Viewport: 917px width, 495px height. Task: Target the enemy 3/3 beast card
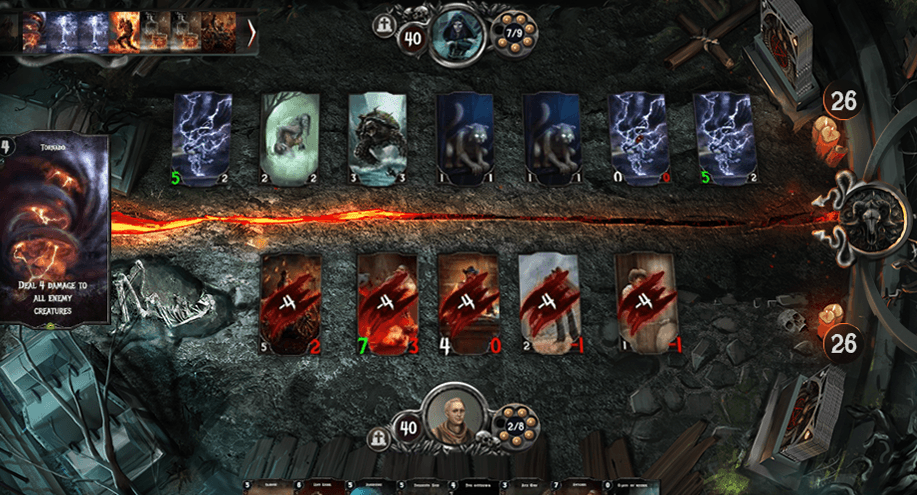[x=376, y=140]
